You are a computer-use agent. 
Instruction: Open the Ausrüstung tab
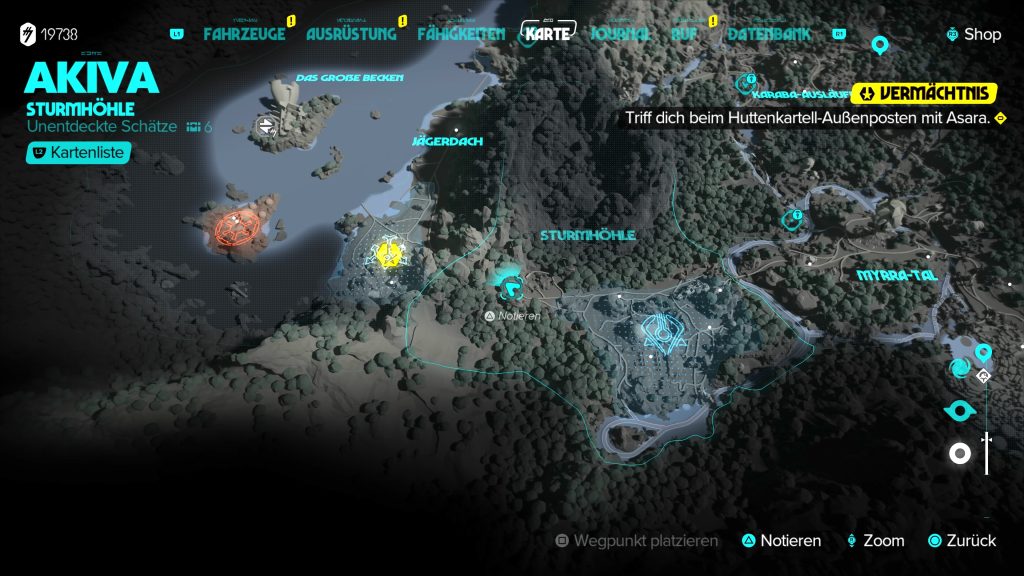click(351, 33)
